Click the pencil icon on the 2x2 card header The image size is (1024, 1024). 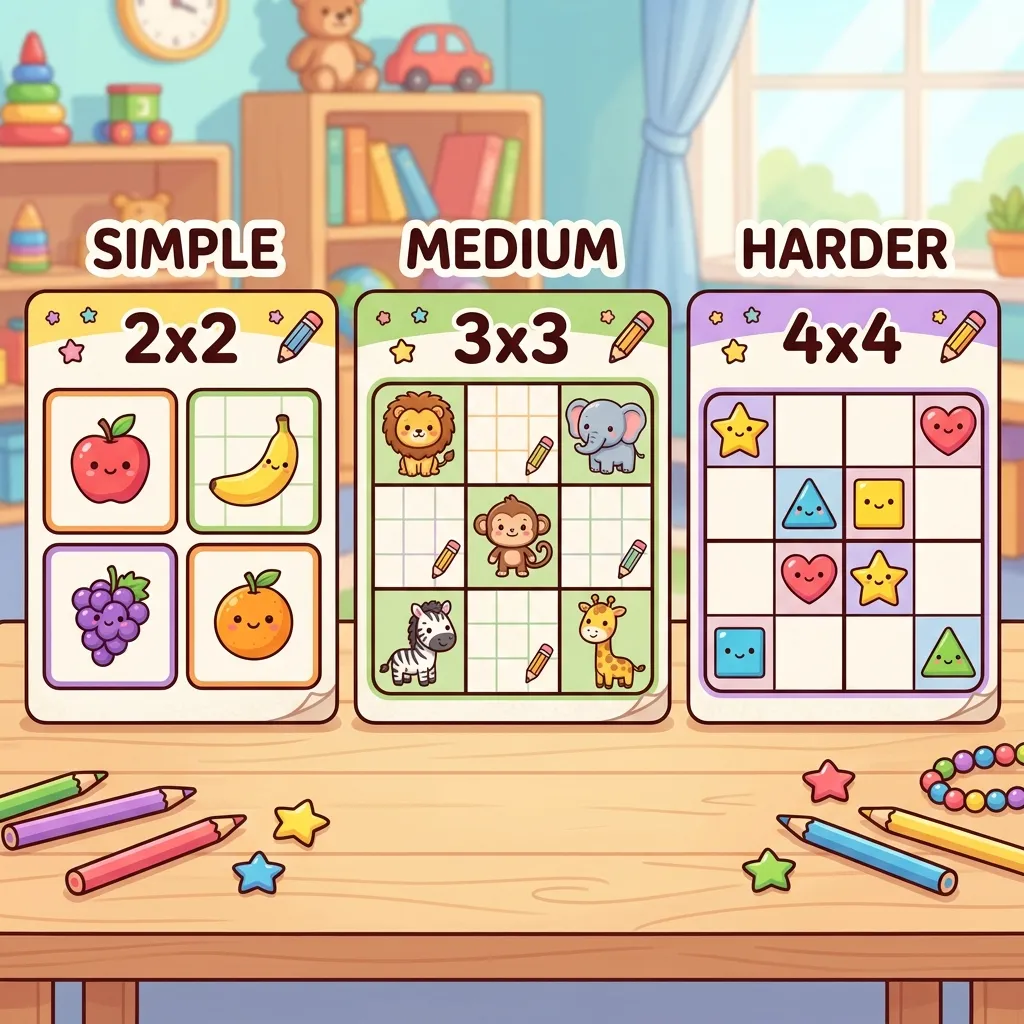pos(300,336)
